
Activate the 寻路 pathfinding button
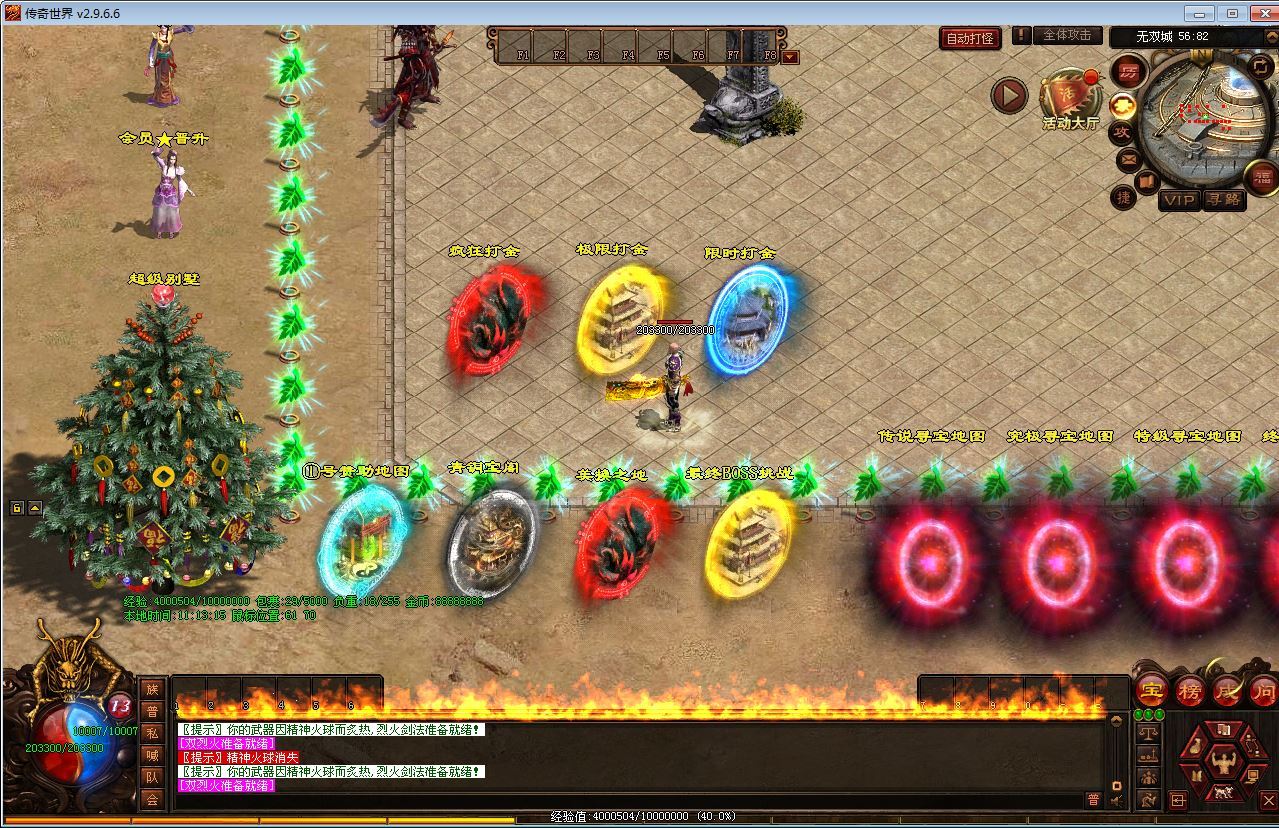tap(1223, 199)
